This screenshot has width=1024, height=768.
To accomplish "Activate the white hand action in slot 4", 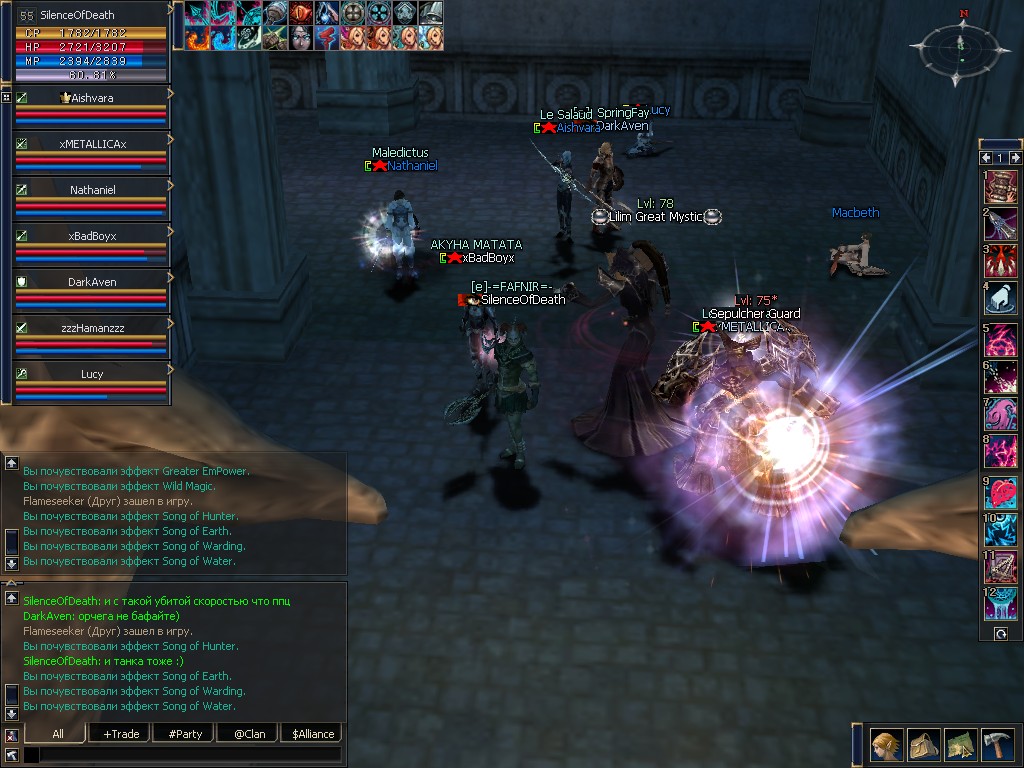I will pyautogui.click(x=1001, y=298).
